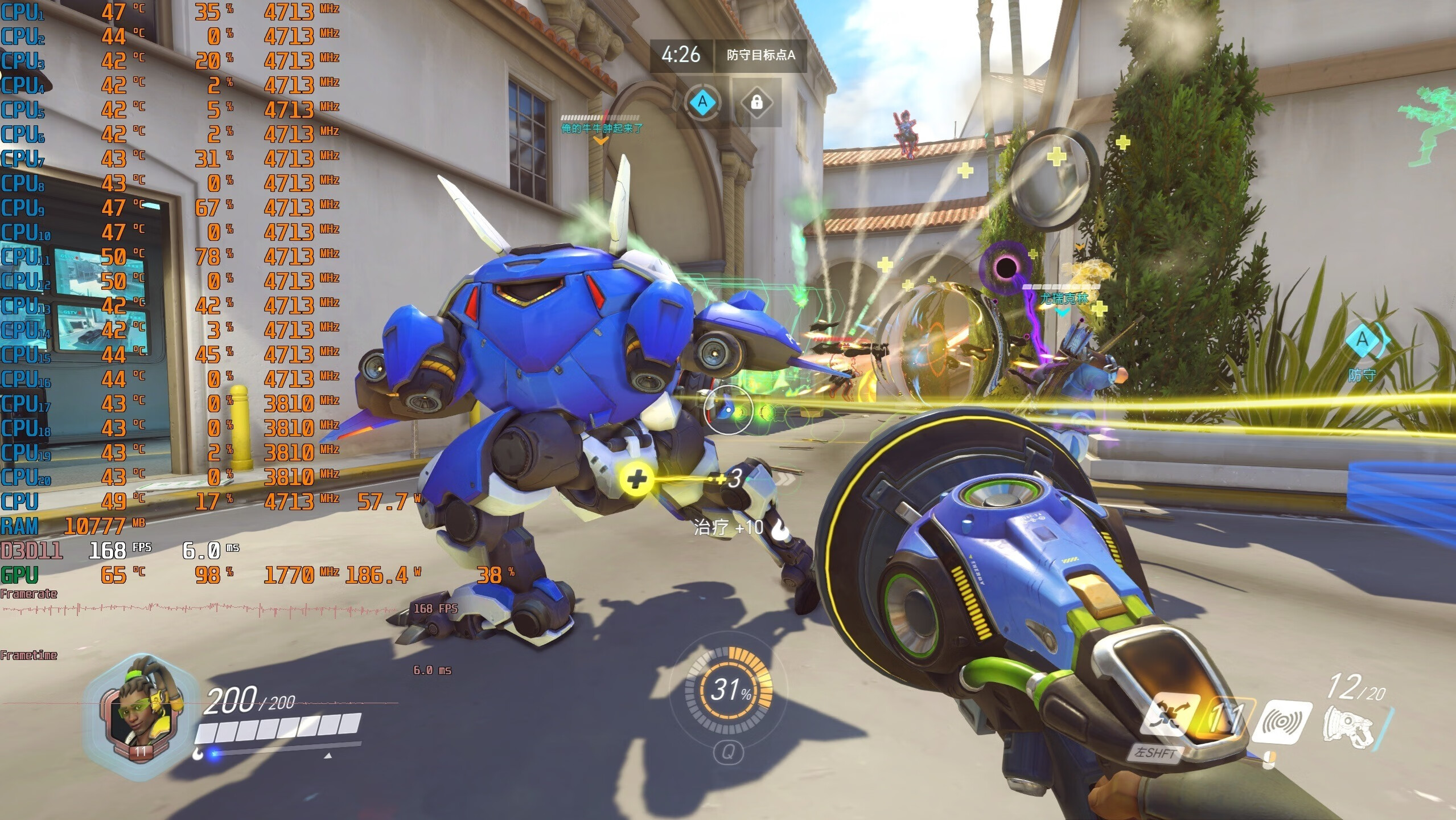This screenshot has width=1456, height=820.
Task: Click the ultimate charge meter at 31%
Action: click(x=729, y=690)
